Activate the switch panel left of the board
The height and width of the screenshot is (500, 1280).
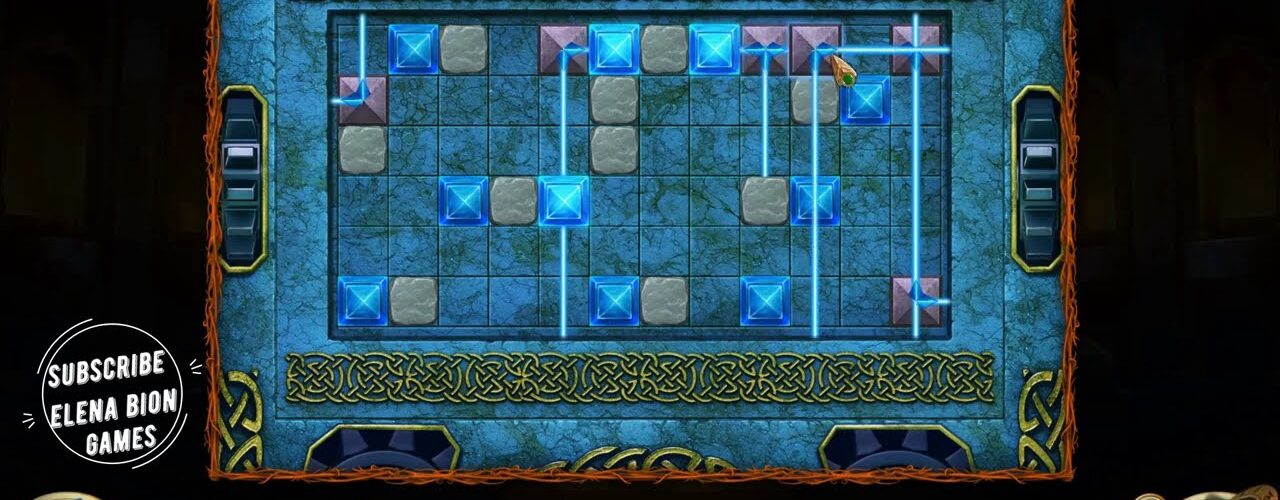pos(242,180)
